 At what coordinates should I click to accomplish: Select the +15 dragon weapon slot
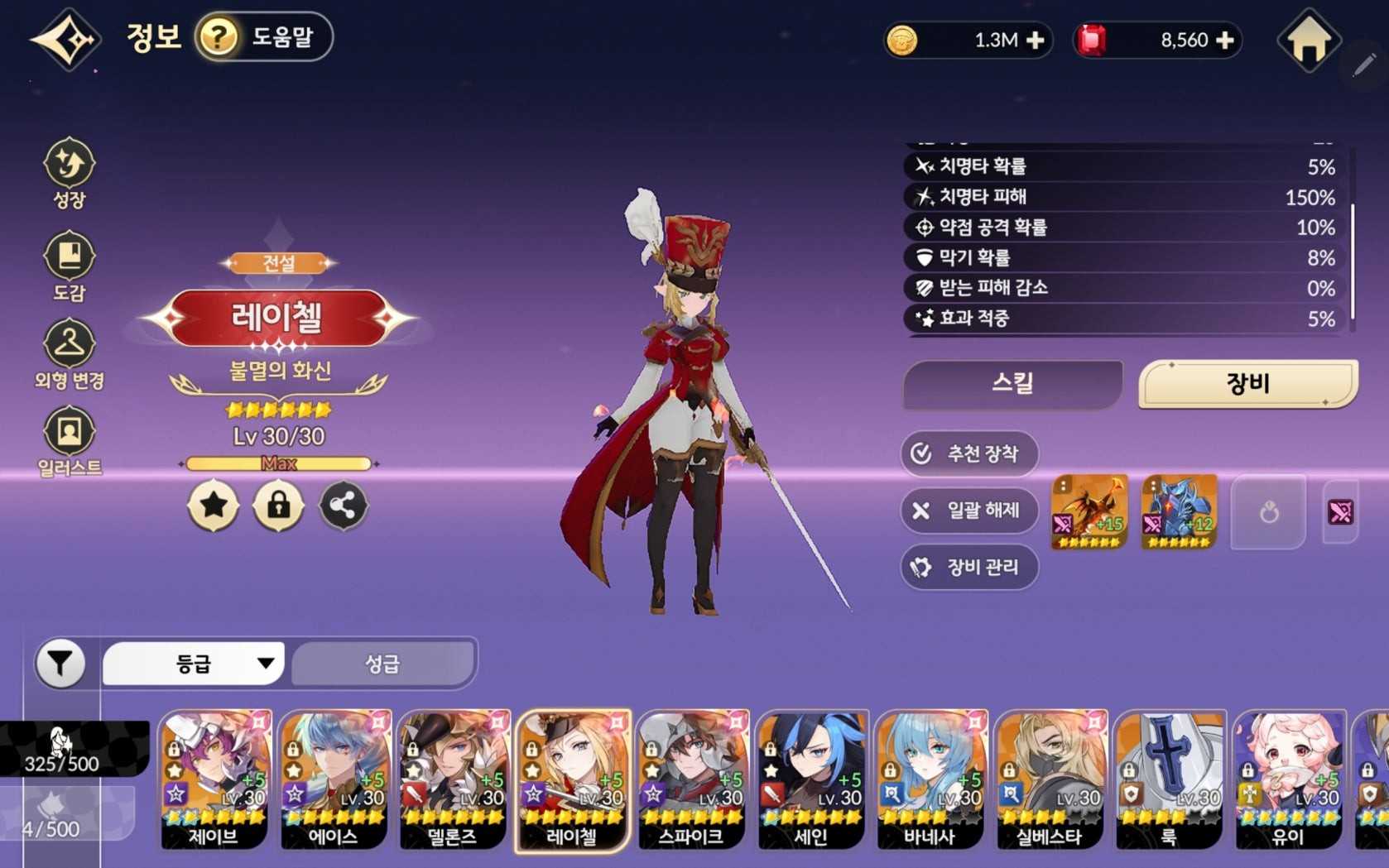pyautogui.click(x=1089, y=512)
